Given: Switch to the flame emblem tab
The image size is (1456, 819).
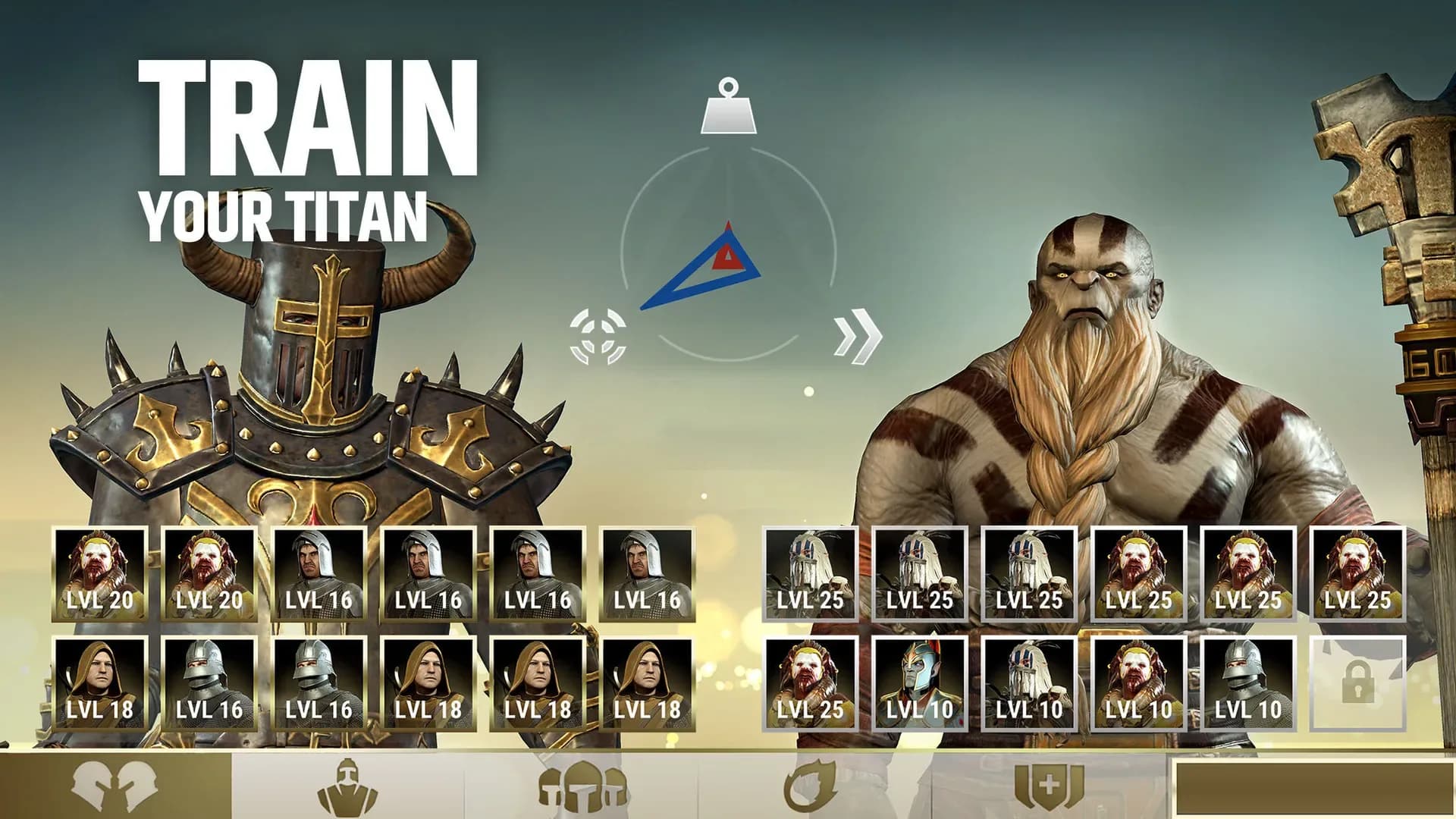Looking at the screenshot, I should 813,786.
